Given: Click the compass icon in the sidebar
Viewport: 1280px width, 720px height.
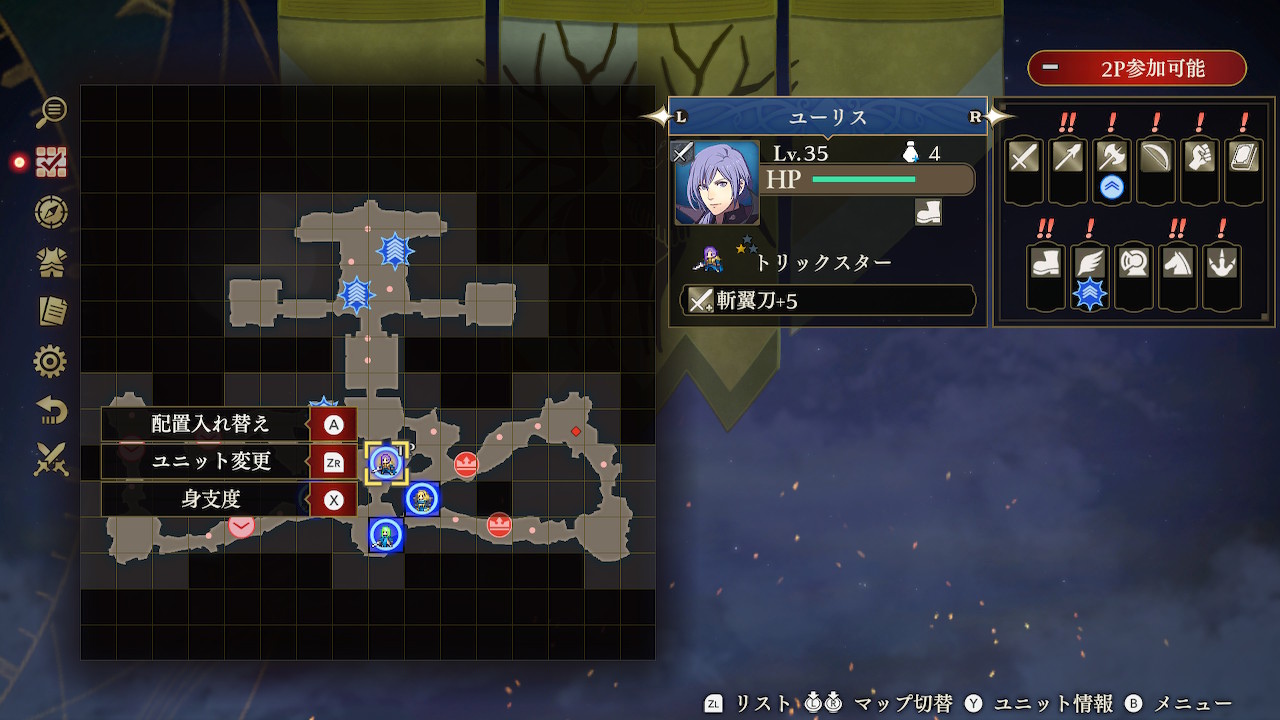Looking at the screenshot, I should coord(50,213).
